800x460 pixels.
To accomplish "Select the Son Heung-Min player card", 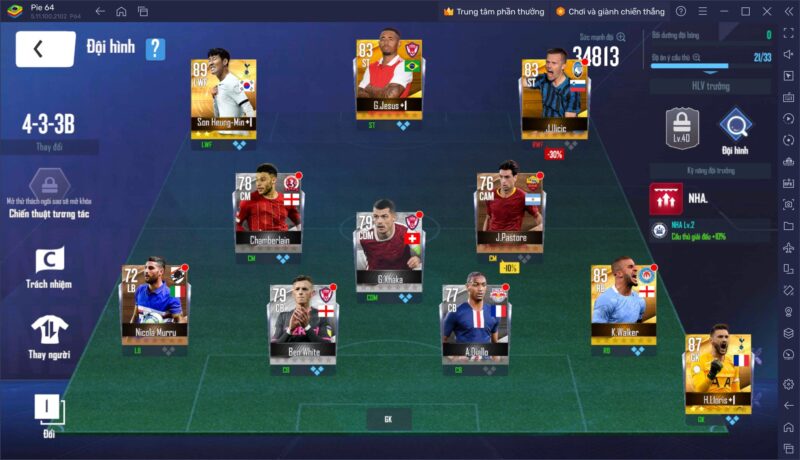I will 223,97.
